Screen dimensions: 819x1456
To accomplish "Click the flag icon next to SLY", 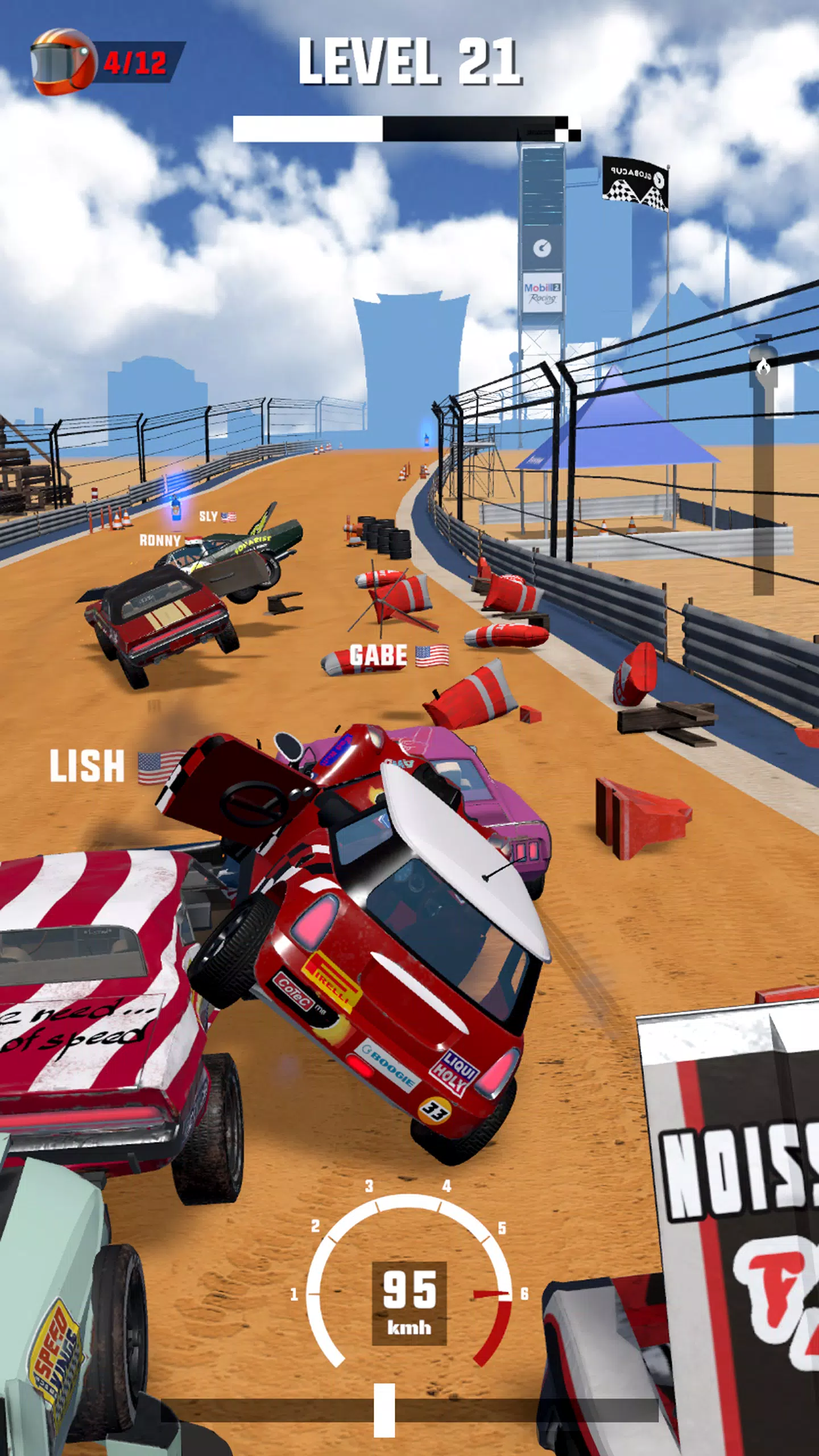I will click(229, 518).
